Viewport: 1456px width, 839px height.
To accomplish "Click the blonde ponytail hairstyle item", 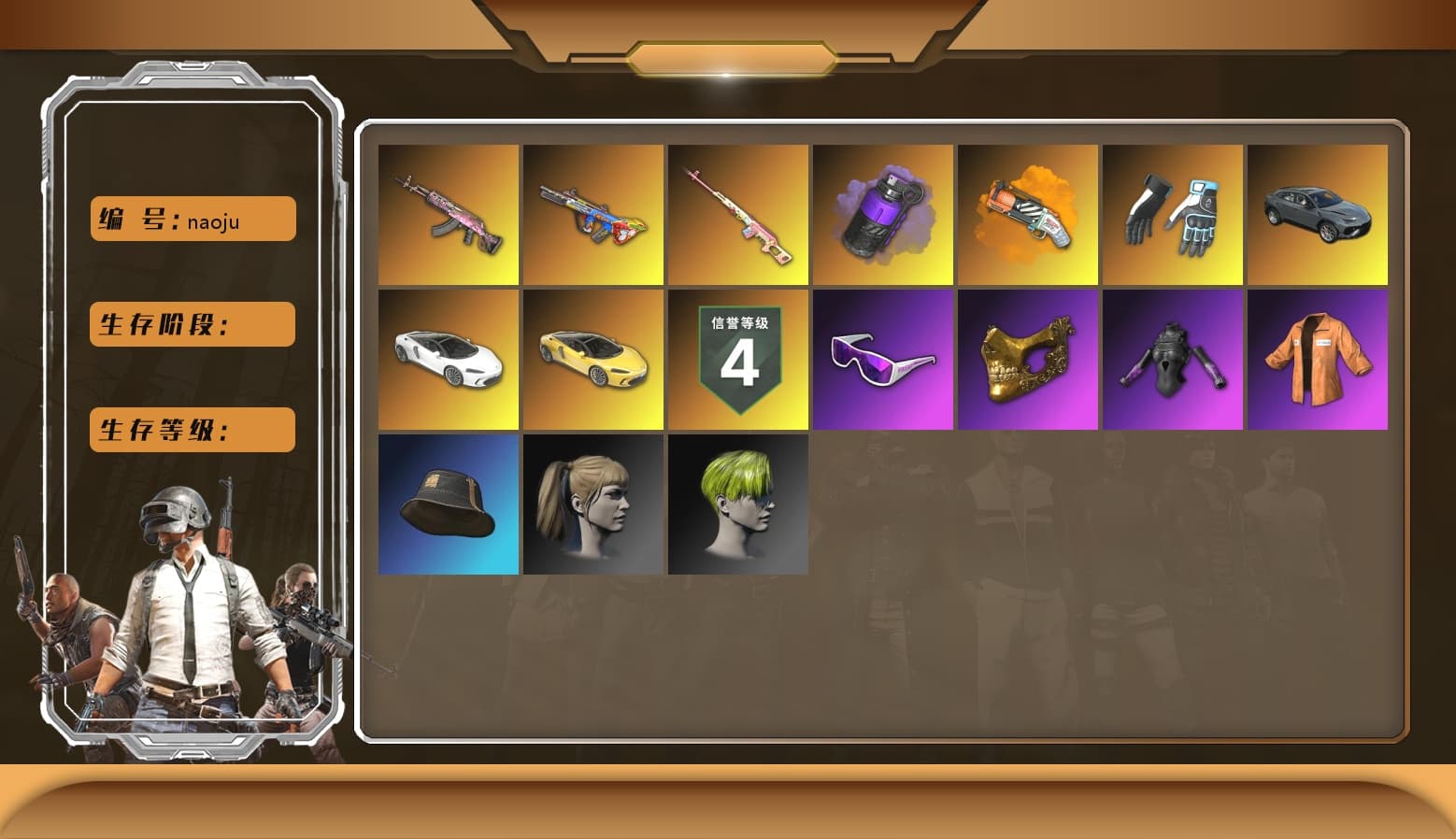I will click(592, 504).
